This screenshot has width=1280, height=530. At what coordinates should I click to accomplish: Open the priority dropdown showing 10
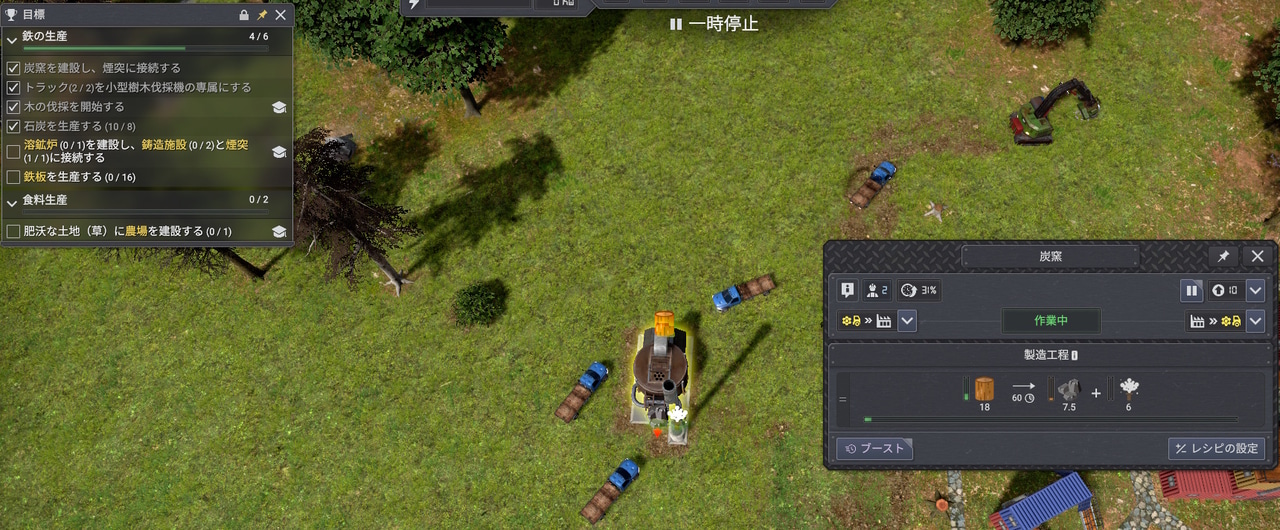(x=1256, y=291)
